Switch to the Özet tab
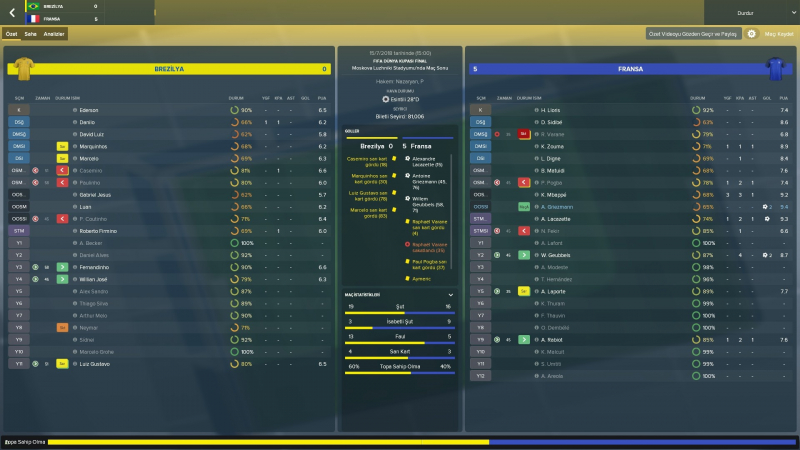This screenshot has width=800, height=450. tap(12, 34)
